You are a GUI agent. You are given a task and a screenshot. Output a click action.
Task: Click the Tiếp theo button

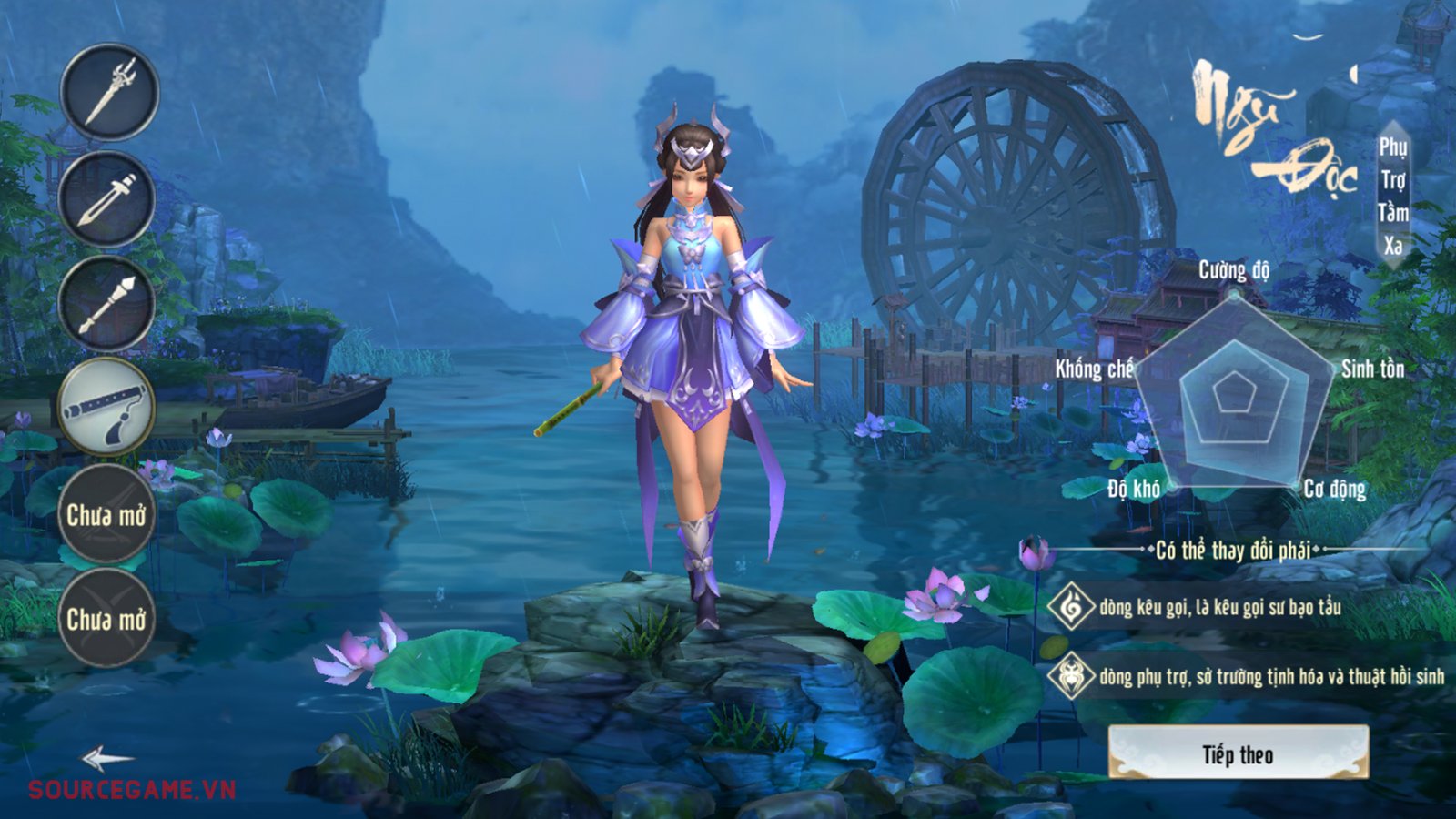click(x=1238, y=753)
